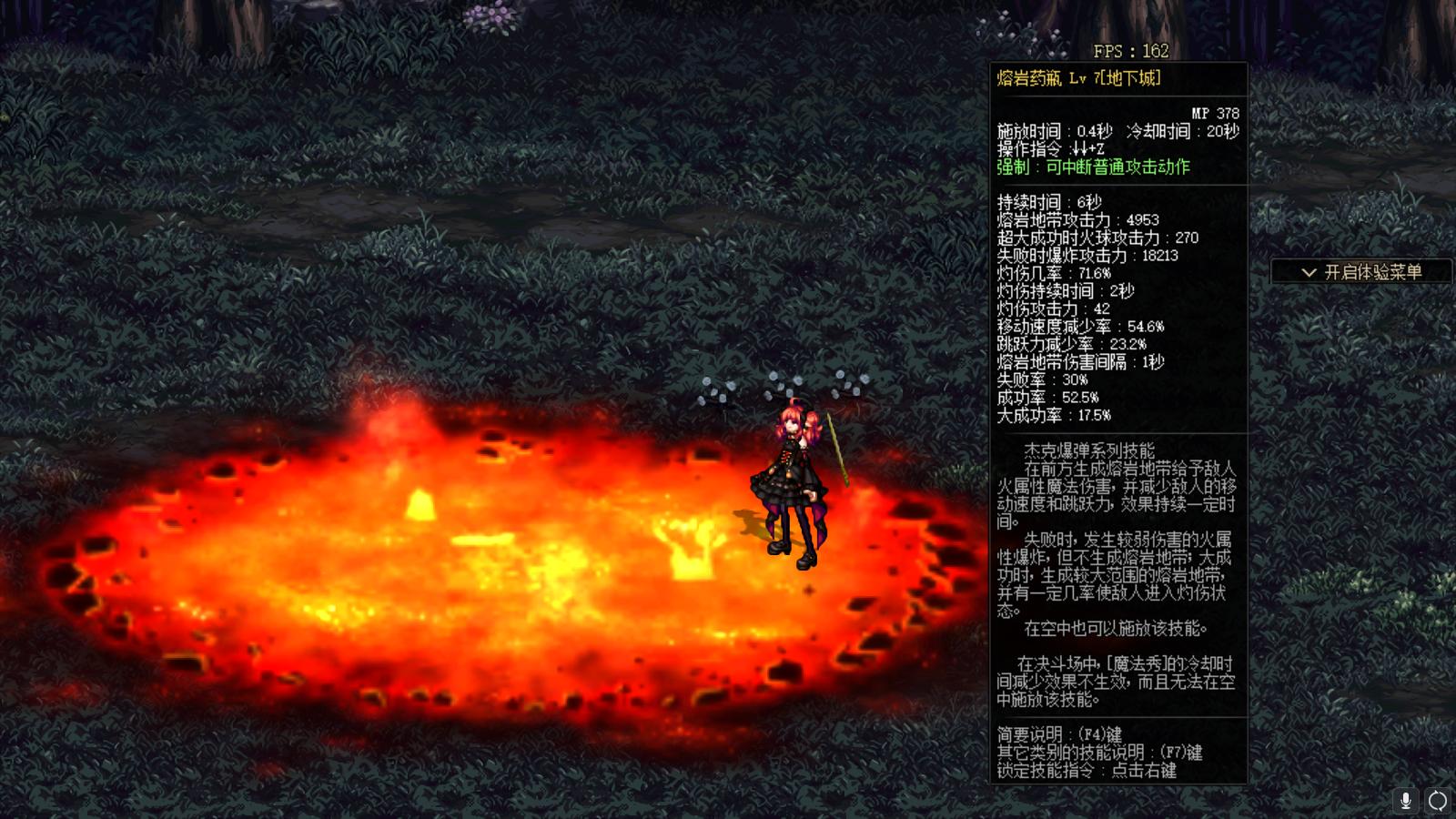Select the character standing in the lava
Image resolution: width=1456 pixels, height=819 pixels.
click(x=792, y=473)
